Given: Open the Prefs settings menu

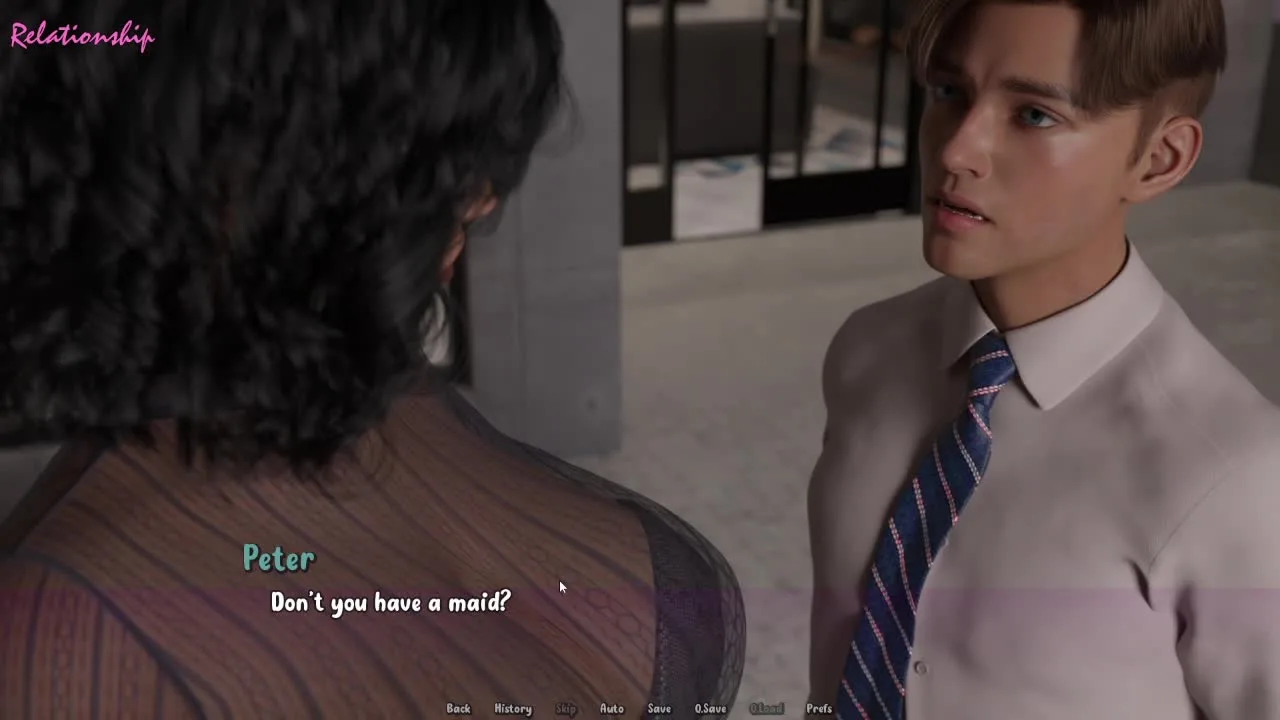Looking at the screenshot, I should pyautogui.click(x=819, y=709).
